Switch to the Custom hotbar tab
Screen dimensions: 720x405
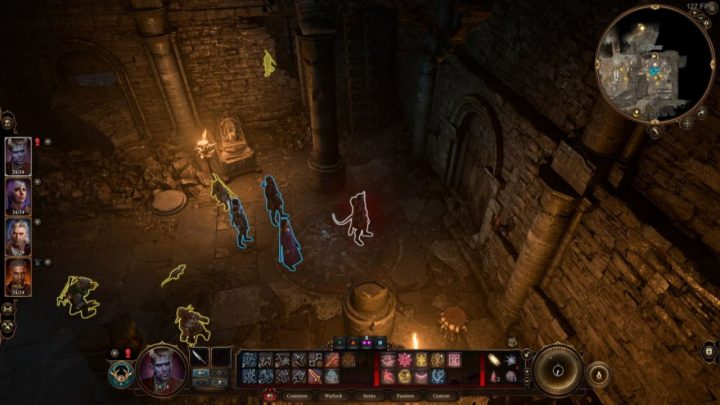point(440,395)
